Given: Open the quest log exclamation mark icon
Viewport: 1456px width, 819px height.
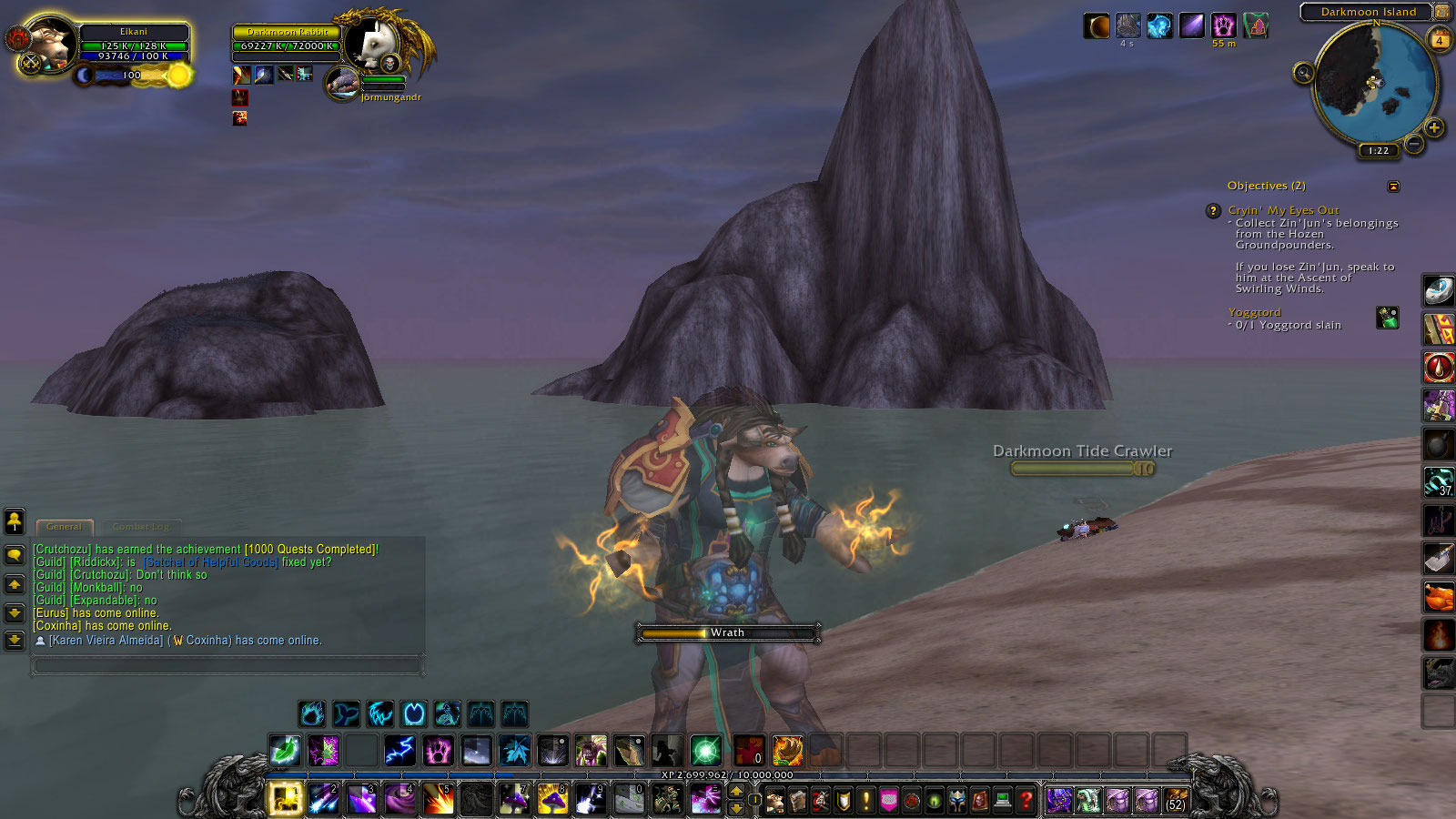Looking at the screenshot, I should tap(864, 801).
